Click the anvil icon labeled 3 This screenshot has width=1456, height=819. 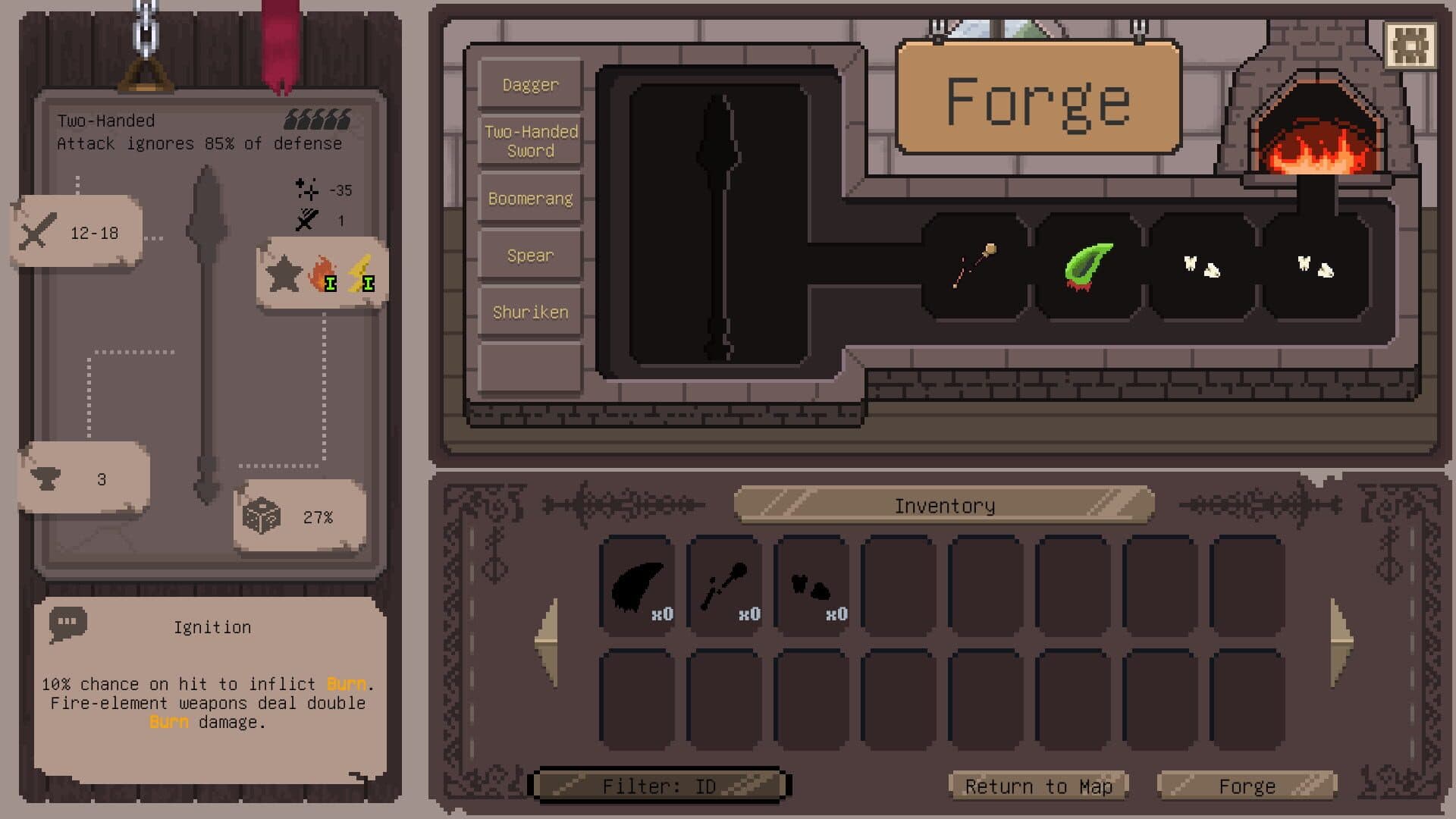point(45,478)
